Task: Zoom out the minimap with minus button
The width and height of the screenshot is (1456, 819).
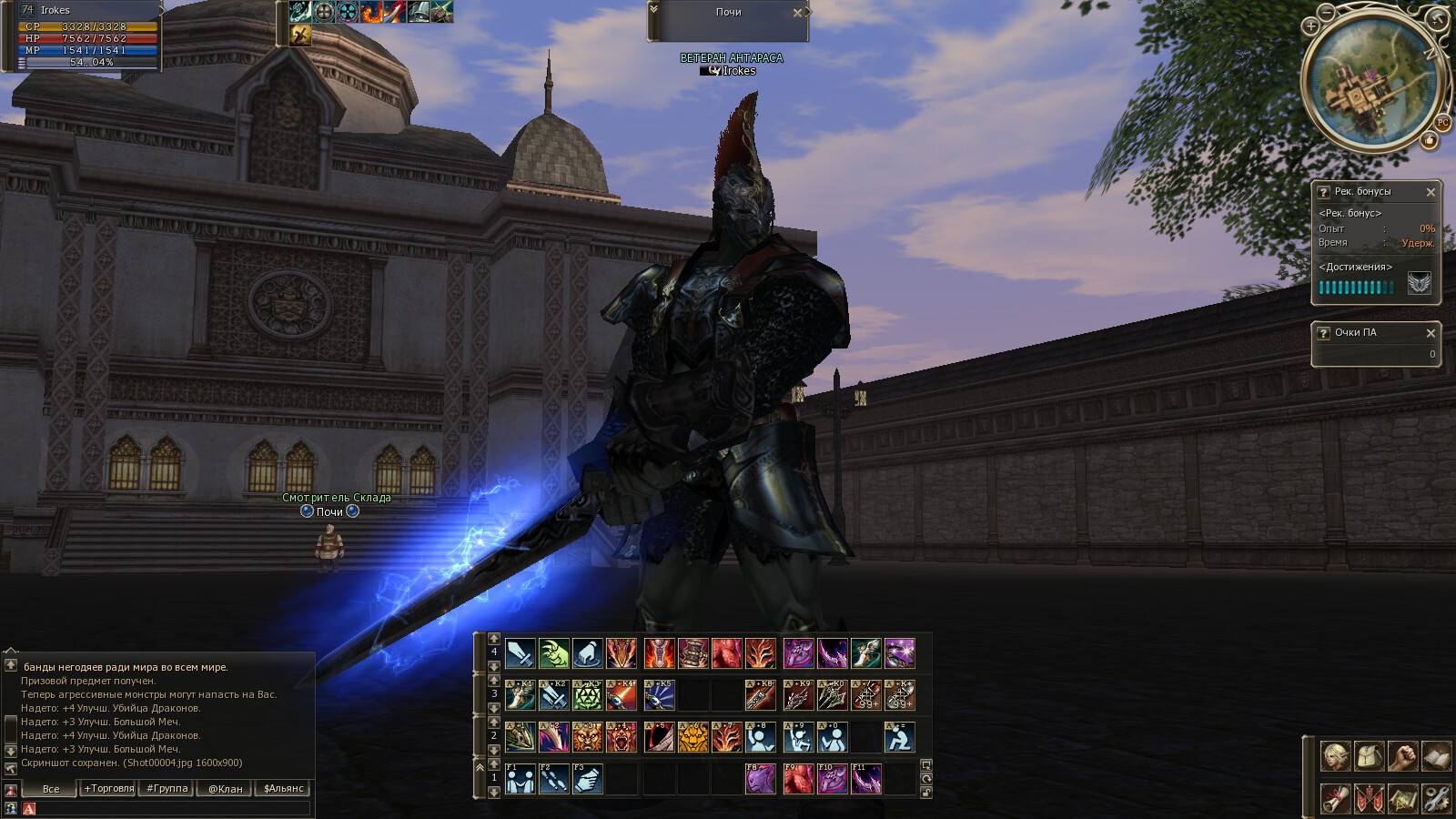Action: (1327, 12)
